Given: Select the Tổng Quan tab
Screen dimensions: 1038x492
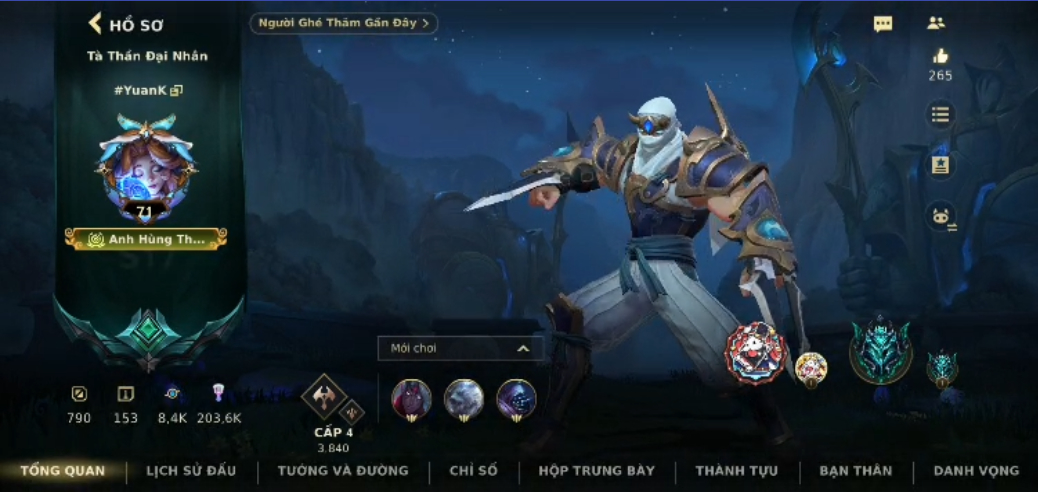Looking at the screenshot, I should 62,471.
